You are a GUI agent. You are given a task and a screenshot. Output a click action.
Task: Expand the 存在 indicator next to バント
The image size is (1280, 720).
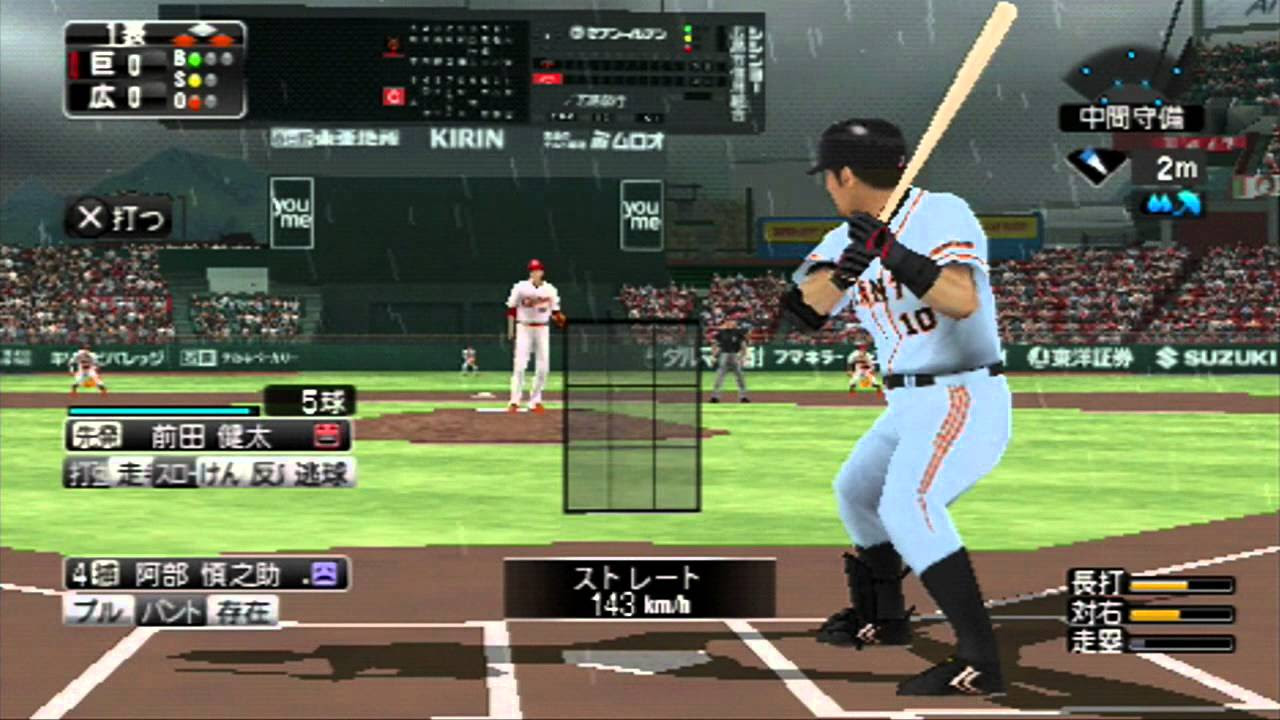click(x=243, y=611)
